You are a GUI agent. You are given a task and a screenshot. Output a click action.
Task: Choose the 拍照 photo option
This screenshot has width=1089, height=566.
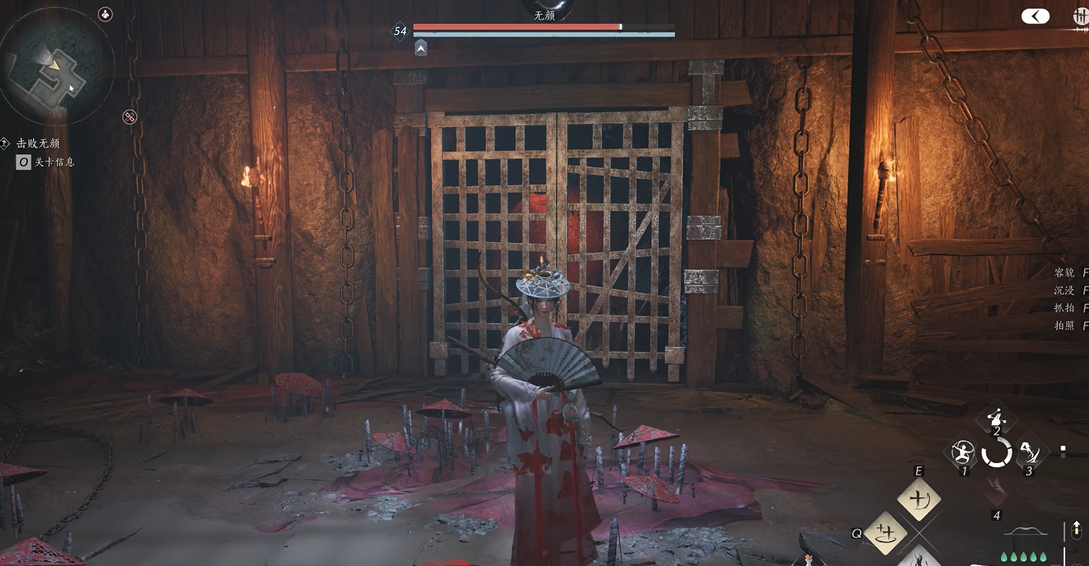(1068, 326)
